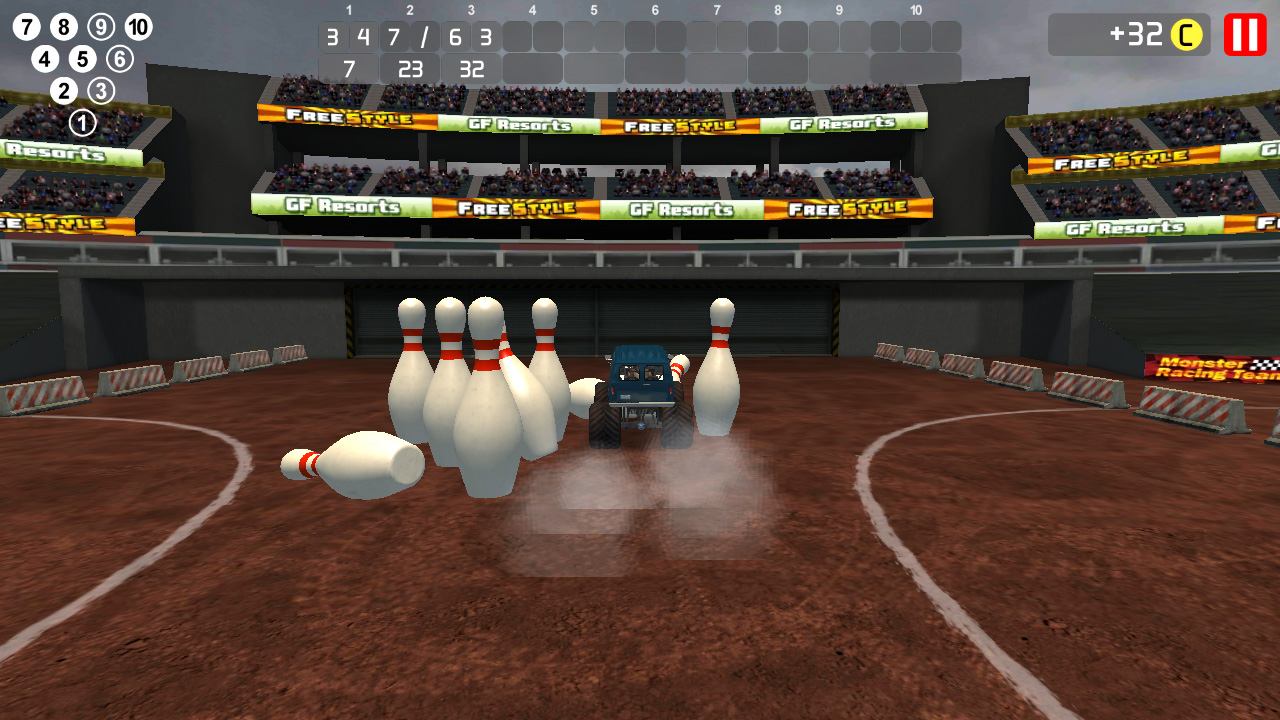The width and height of the screenshot is (1280, 720).
Task: Click frame 2's cumulative score of 23
Action: point(408,70)
